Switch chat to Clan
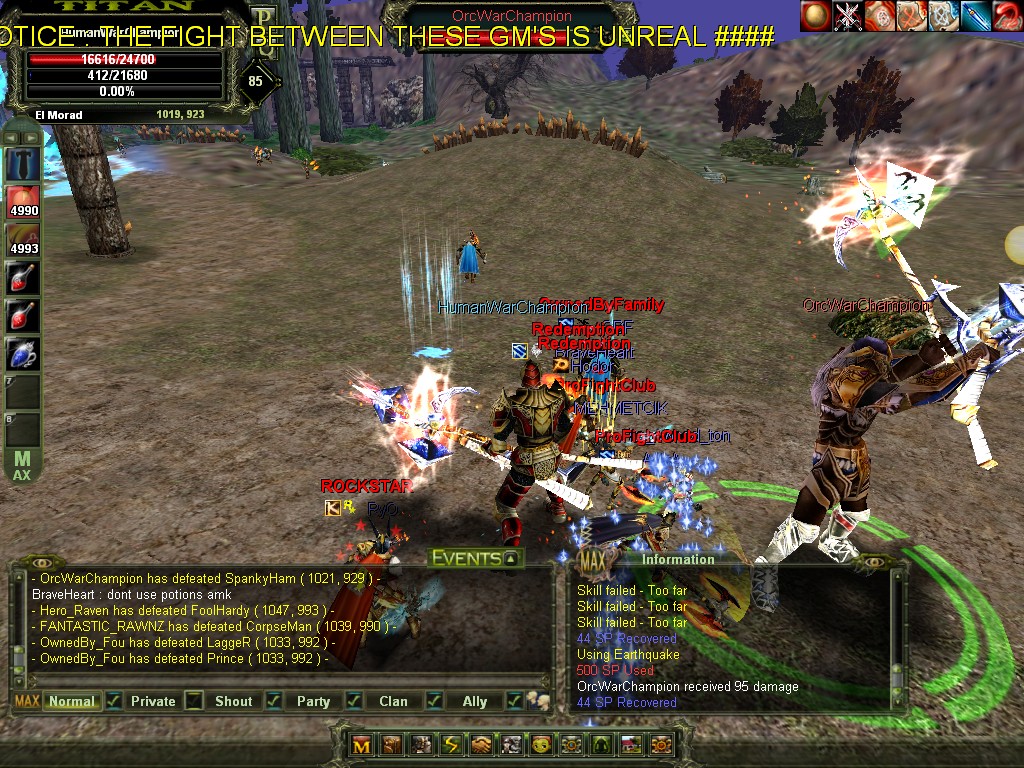 (x=393, y=701)
